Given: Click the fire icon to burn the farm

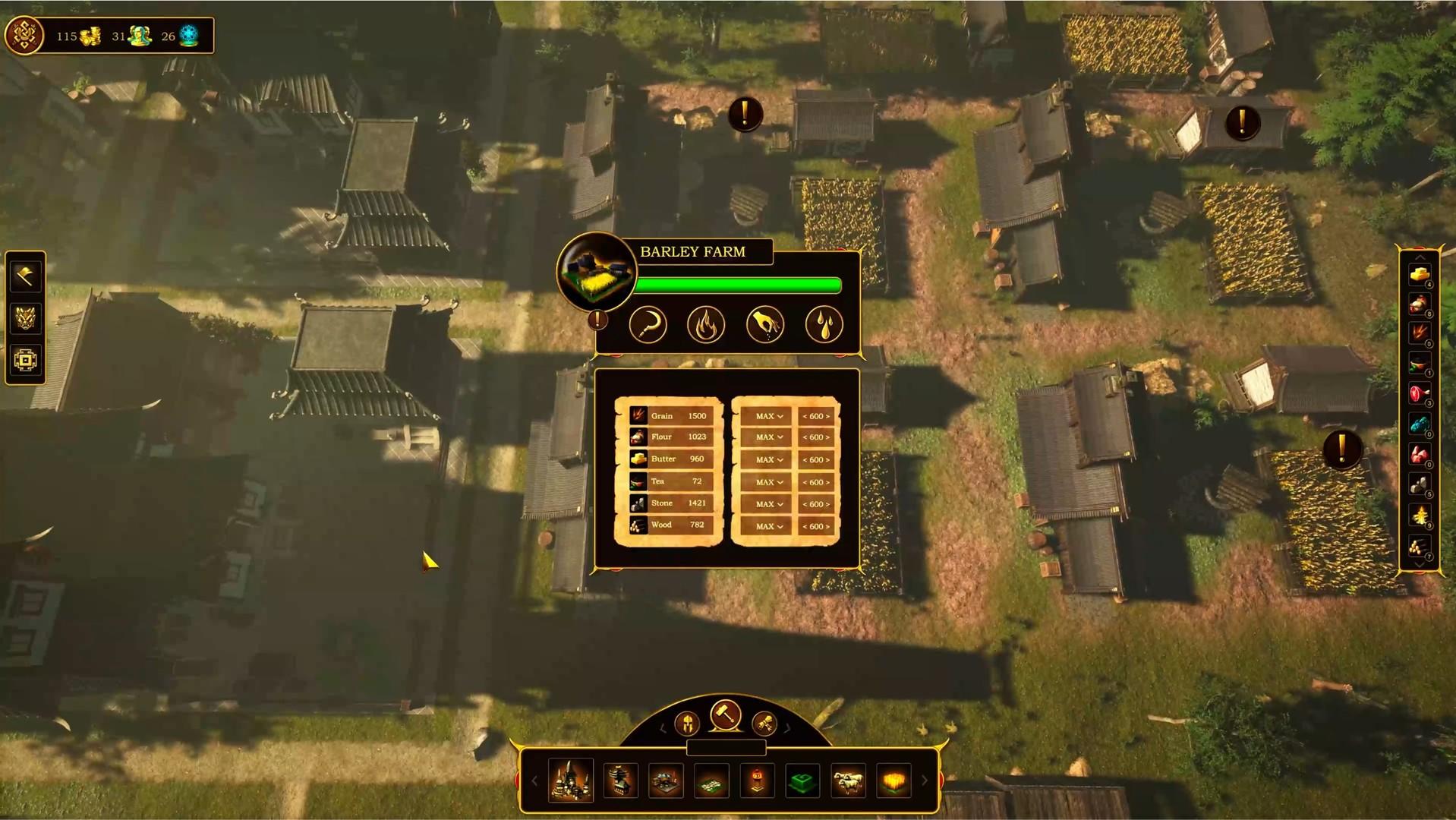Looking at the screenshot, I should [x=705, y=323].
